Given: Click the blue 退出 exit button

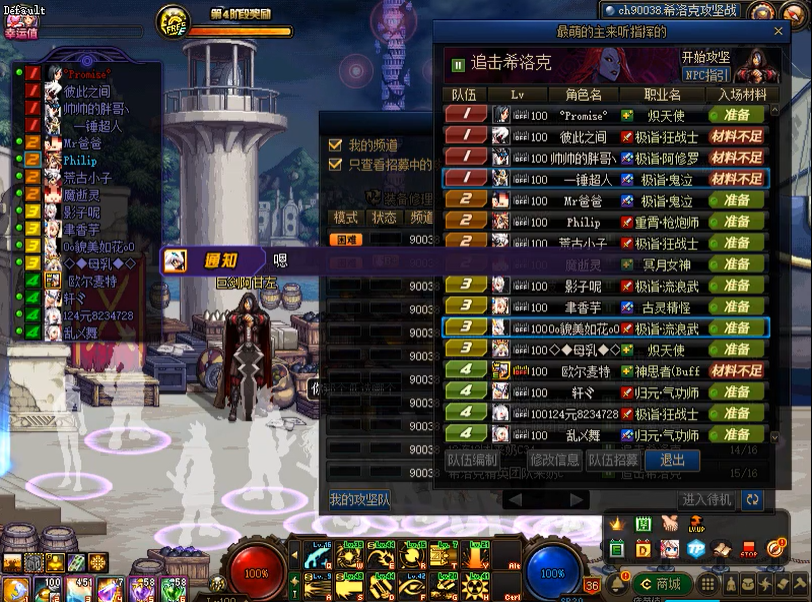Looking at the screenshot, I should [672, 460].
